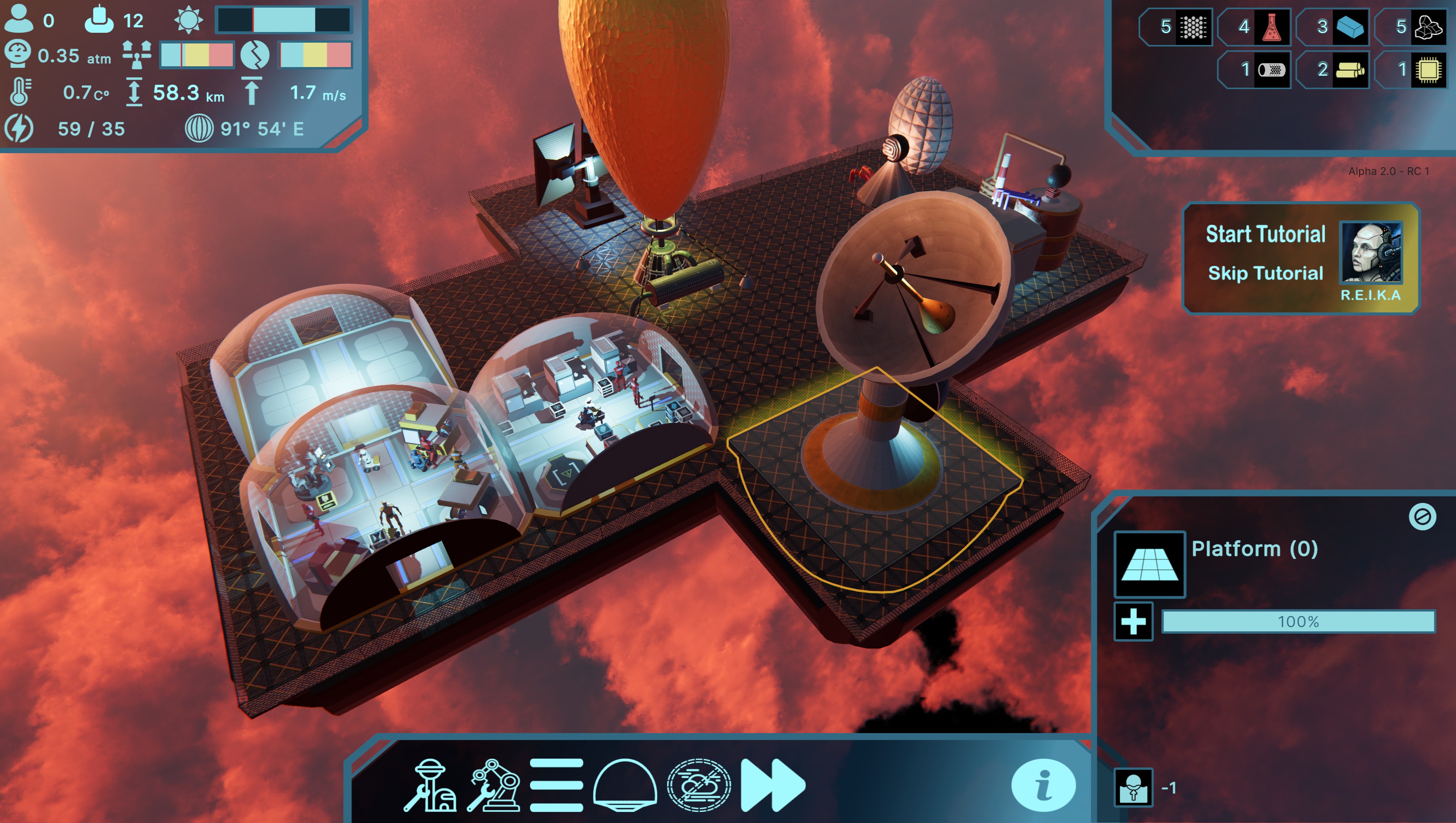Select the ore rocks resource
The height and width of the screenshot is (823, 1456).
coord(1428,27)
